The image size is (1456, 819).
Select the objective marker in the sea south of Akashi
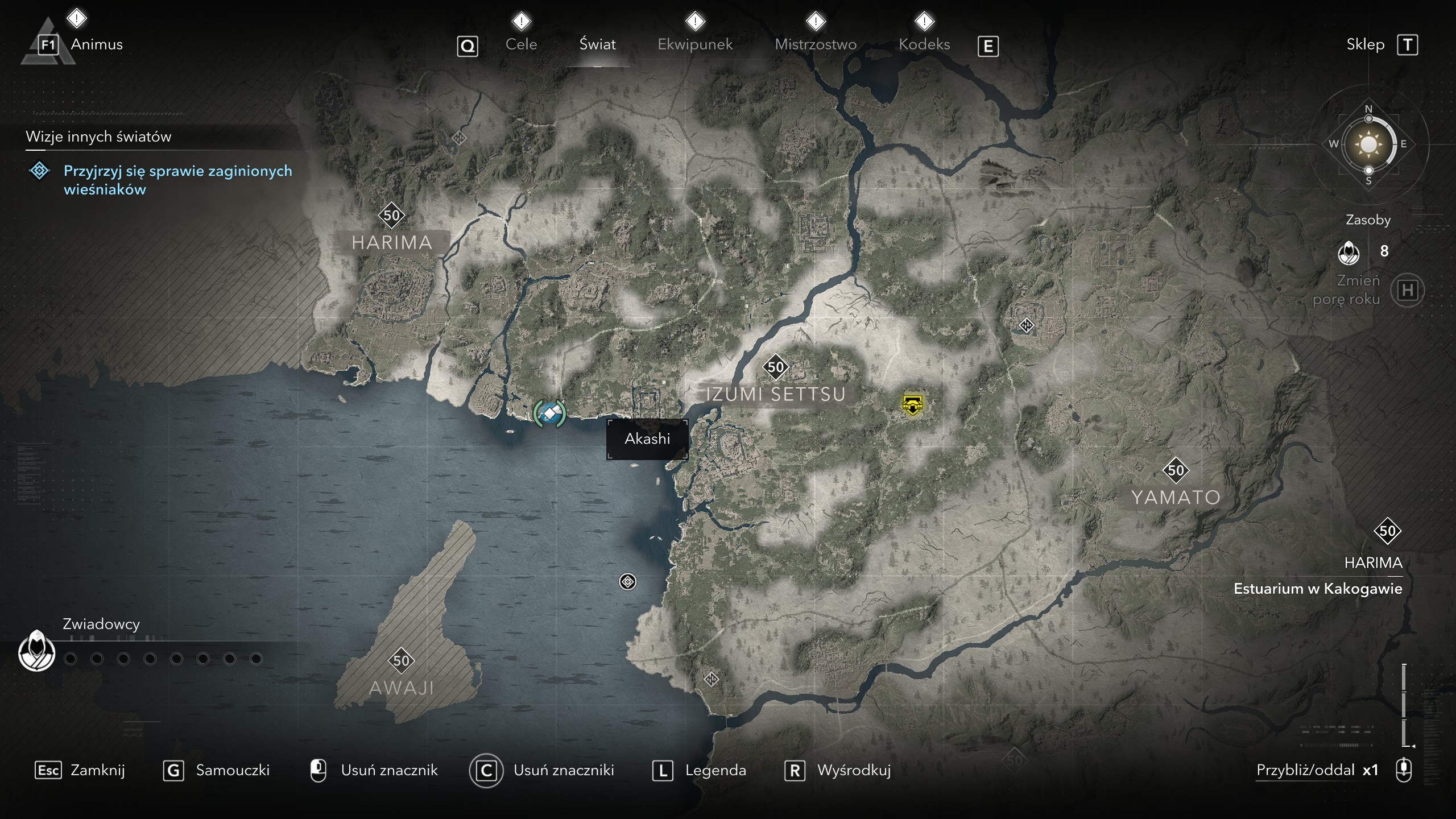[627, 582]
